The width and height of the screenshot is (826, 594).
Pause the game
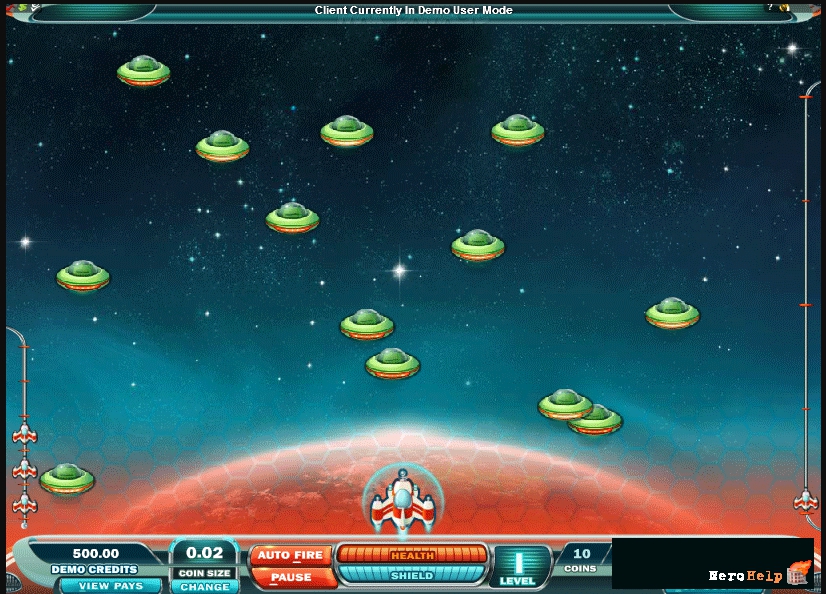291,577
